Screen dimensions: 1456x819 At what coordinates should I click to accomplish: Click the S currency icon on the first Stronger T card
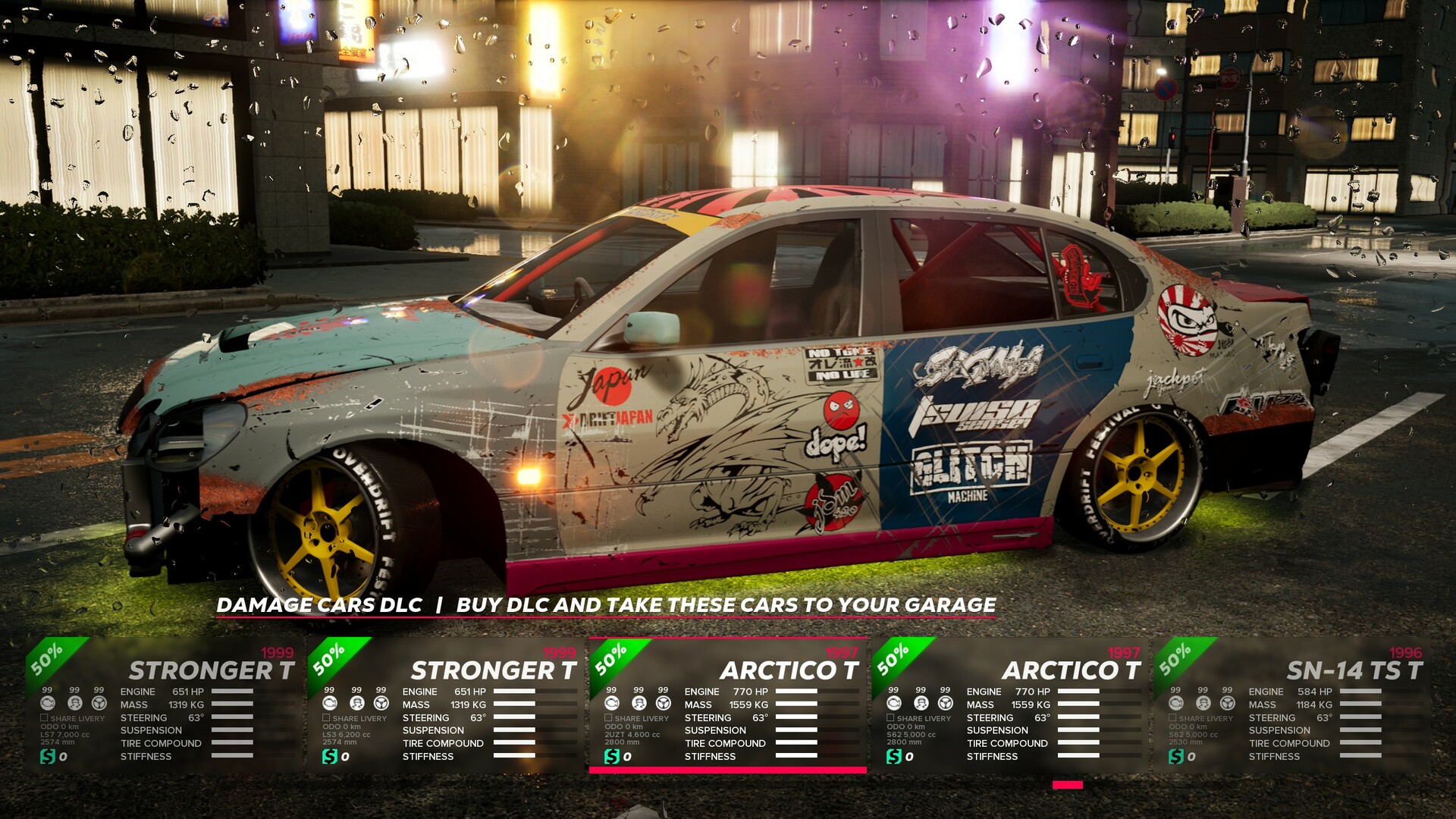pos(47,756)
